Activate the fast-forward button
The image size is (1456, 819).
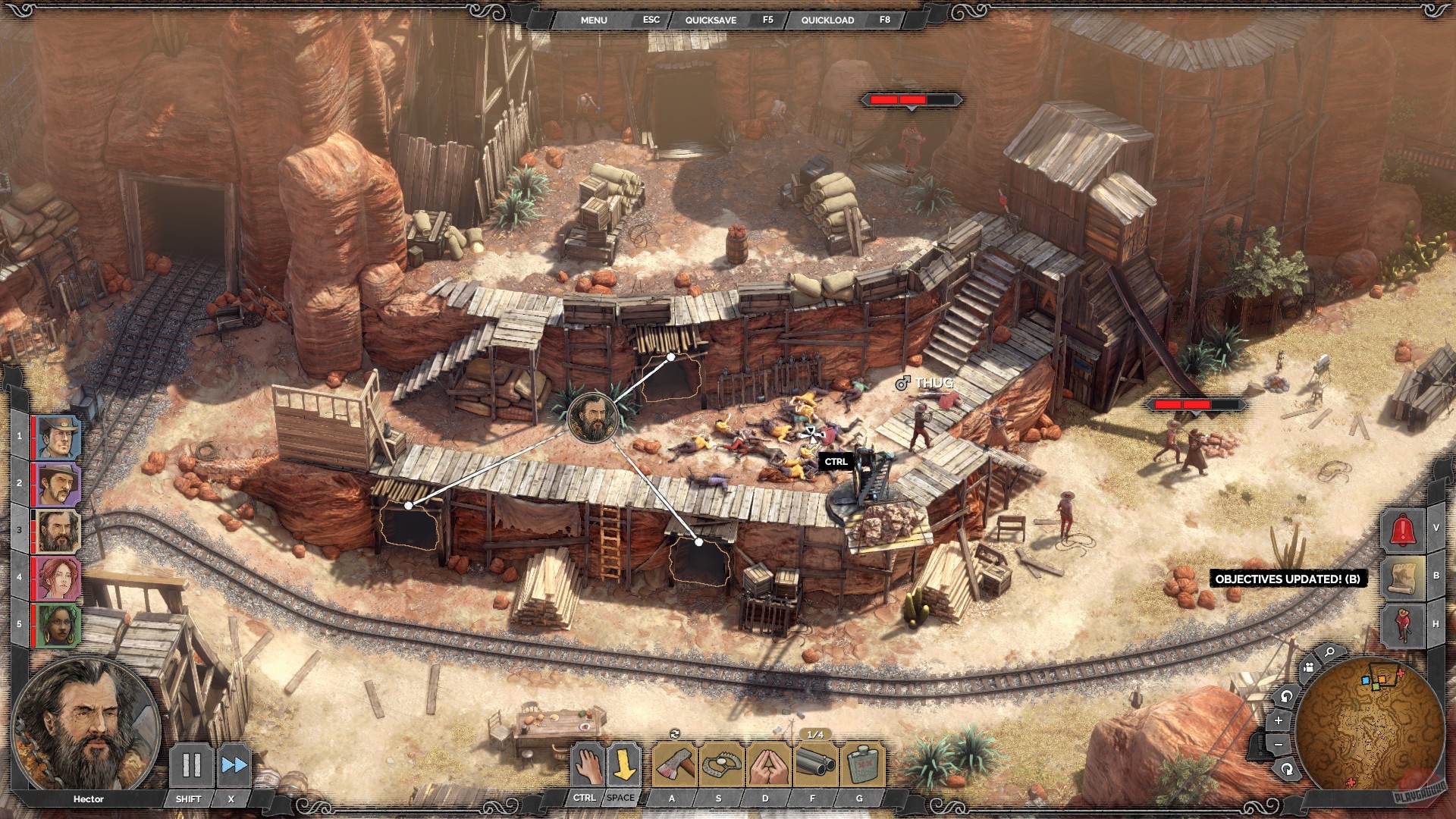[233, 765]
